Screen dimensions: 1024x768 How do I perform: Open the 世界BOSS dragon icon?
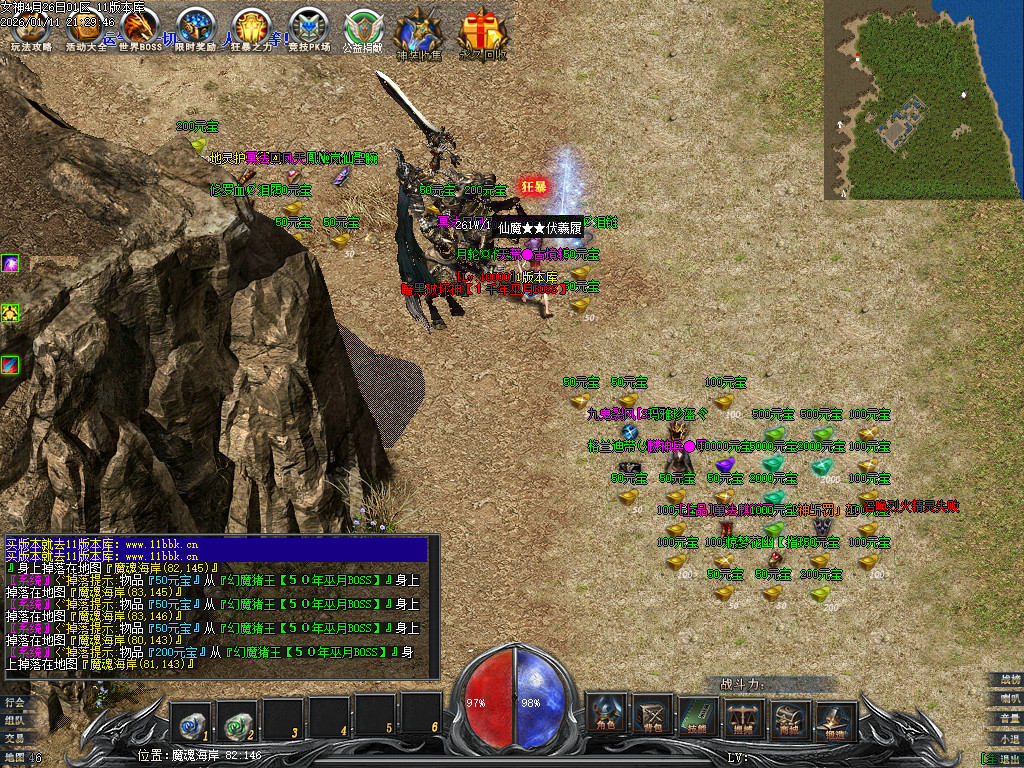pyautogui.click(x=141, y=28)
